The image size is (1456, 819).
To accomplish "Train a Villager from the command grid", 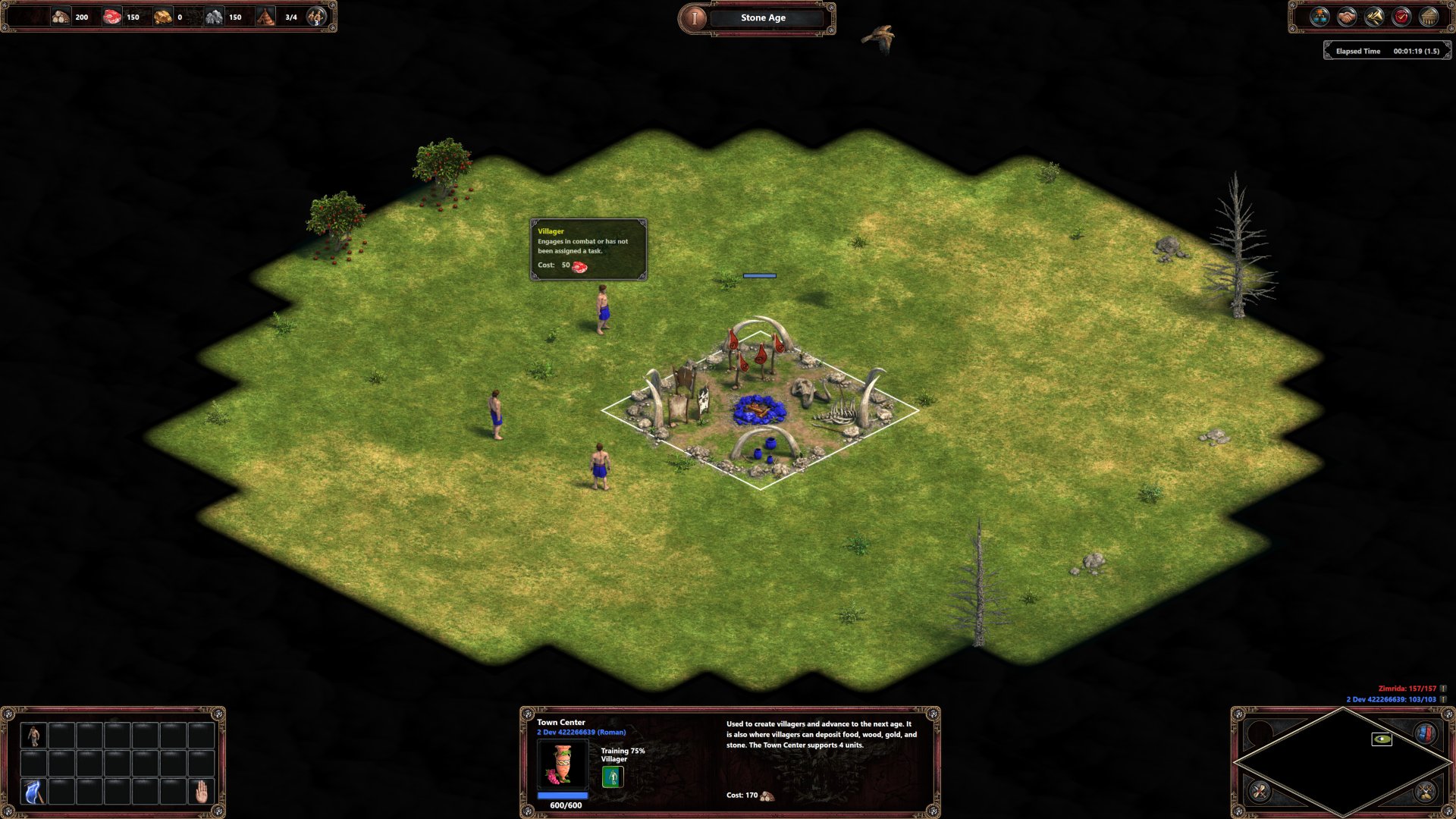I will click(x=34, y=735).
